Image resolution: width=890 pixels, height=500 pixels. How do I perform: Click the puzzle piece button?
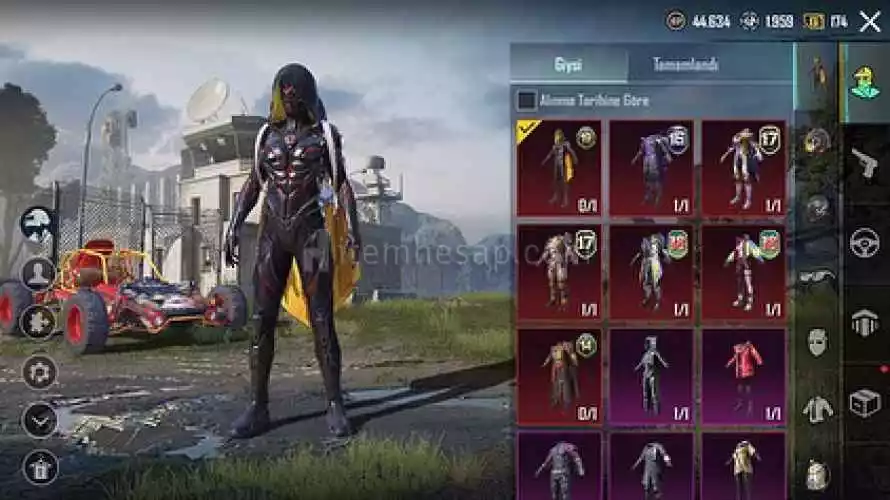[x=40, y=322]
